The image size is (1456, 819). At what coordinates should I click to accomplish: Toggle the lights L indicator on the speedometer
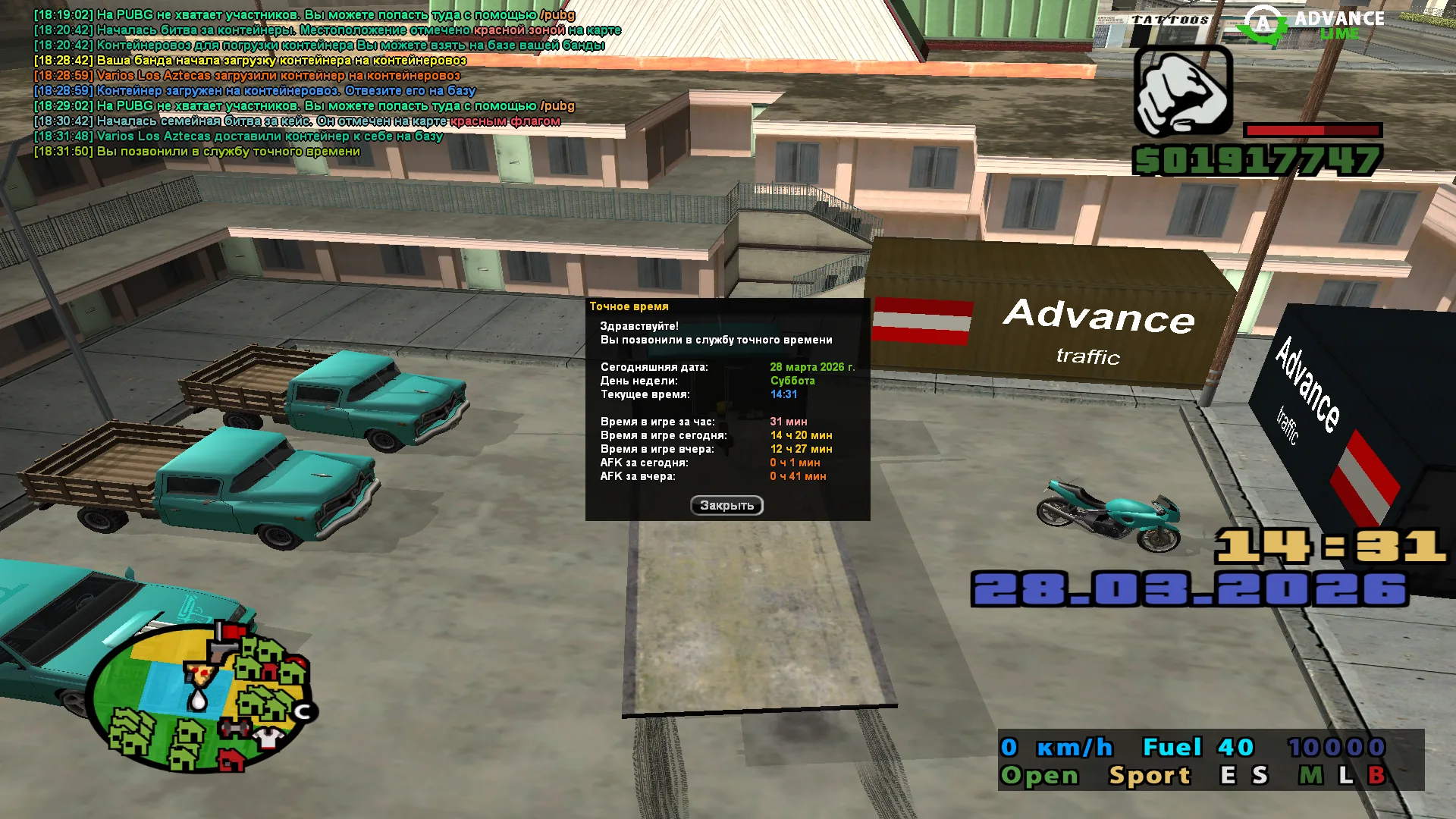coord(1346,775)
